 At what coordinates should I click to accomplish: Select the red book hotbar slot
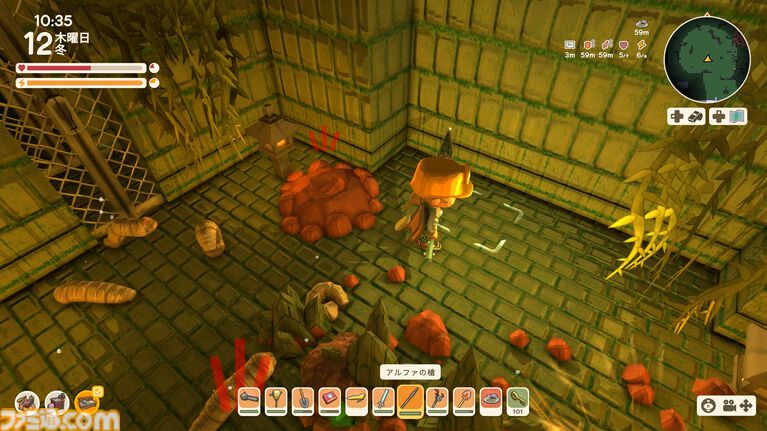[330, 400]
